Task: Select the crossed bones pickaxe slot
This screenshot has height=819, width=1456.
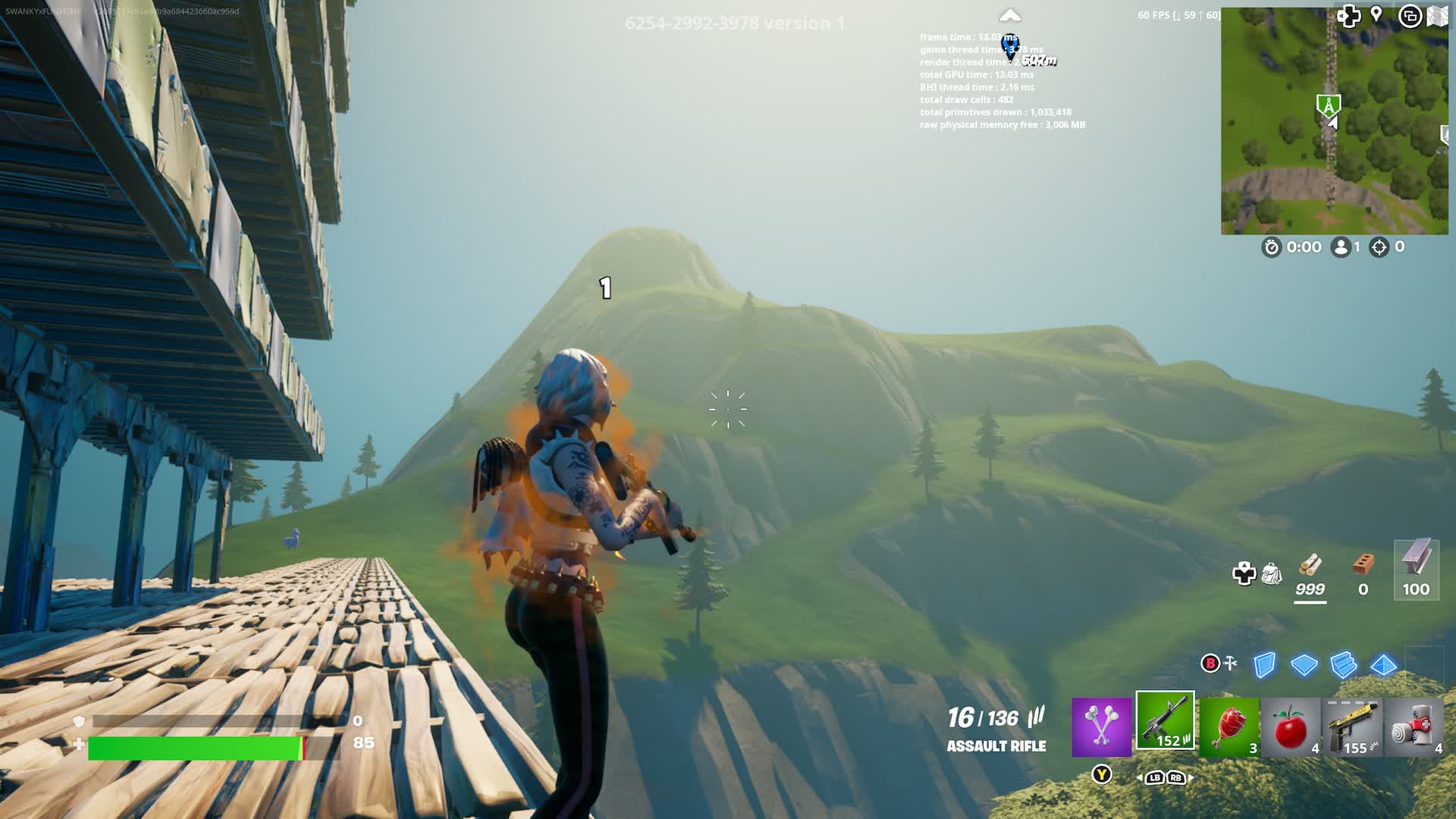Action: [x=1101, y=727]
